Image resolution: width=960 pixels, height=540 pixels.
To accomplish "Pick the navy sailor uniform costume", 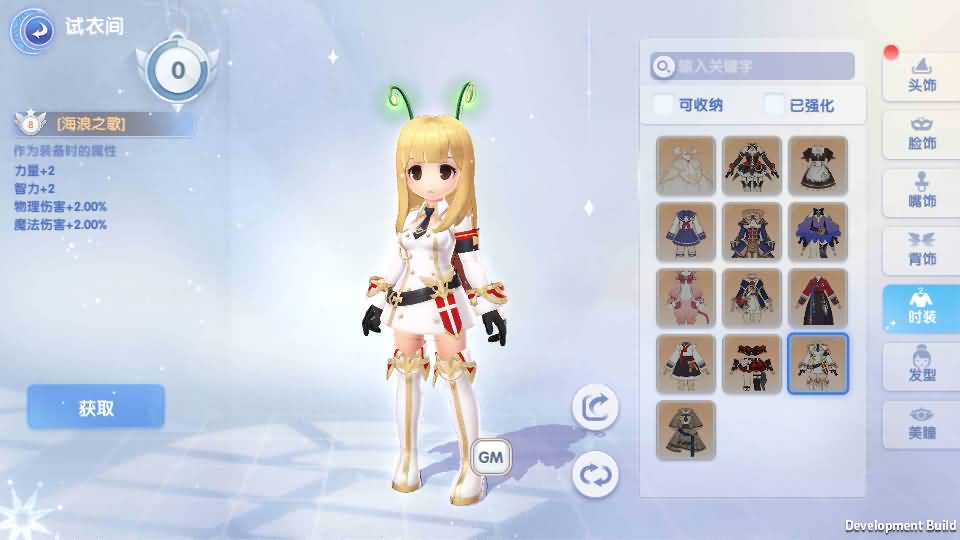I will click(x=686, y=232).
